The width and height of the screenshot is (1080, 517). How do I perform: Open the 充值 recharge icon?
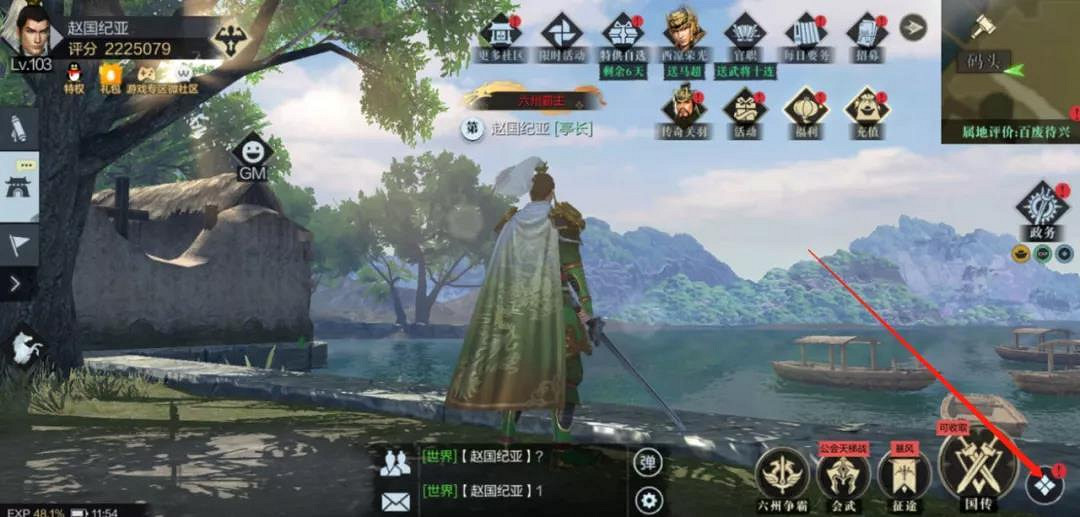tap(866, 108)
